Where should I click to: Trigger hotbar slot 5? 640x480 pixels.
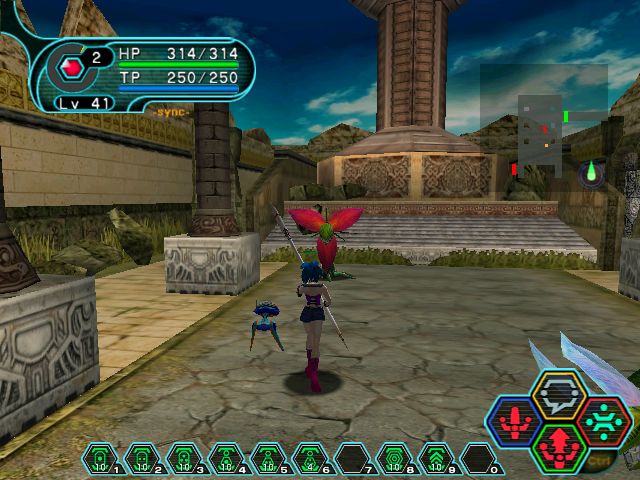[x=269, y=459]
